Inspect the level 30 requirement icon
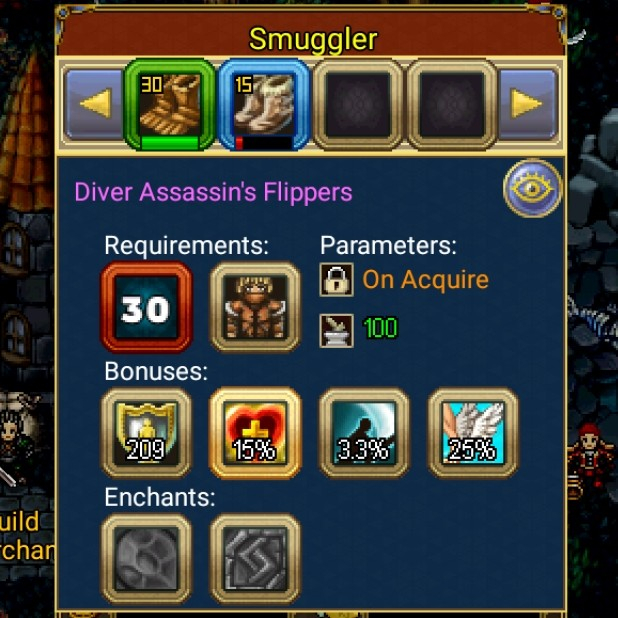 [146, 307]
